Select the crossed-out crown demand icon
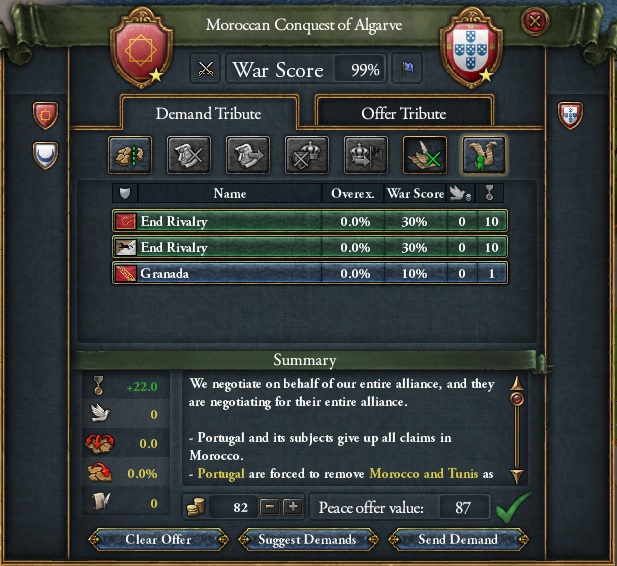The width and height of the screenshot is (617, 566). pyautogui.click(x=305, y=155)
